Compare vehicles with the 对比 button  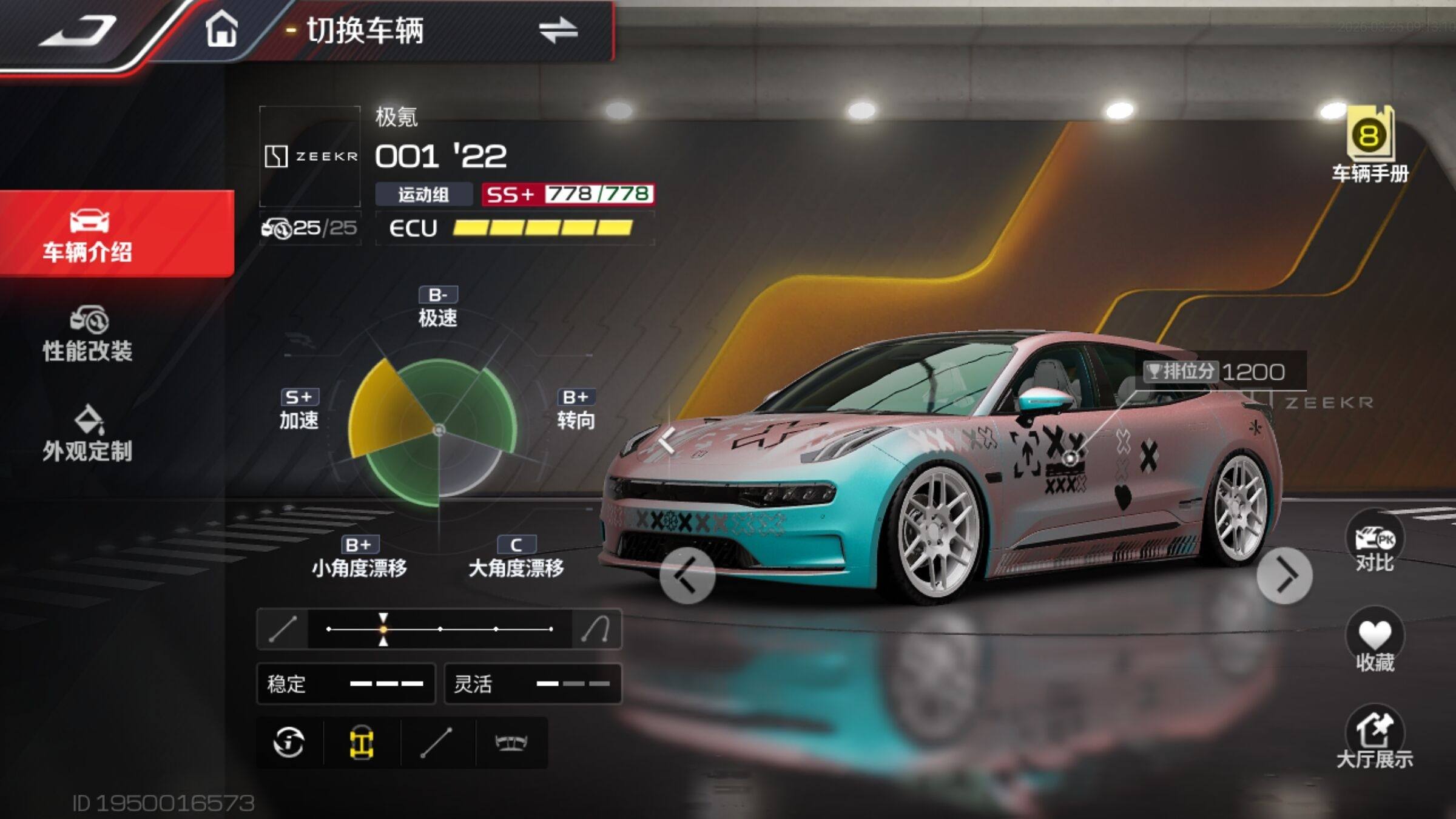click(1375, 545)
